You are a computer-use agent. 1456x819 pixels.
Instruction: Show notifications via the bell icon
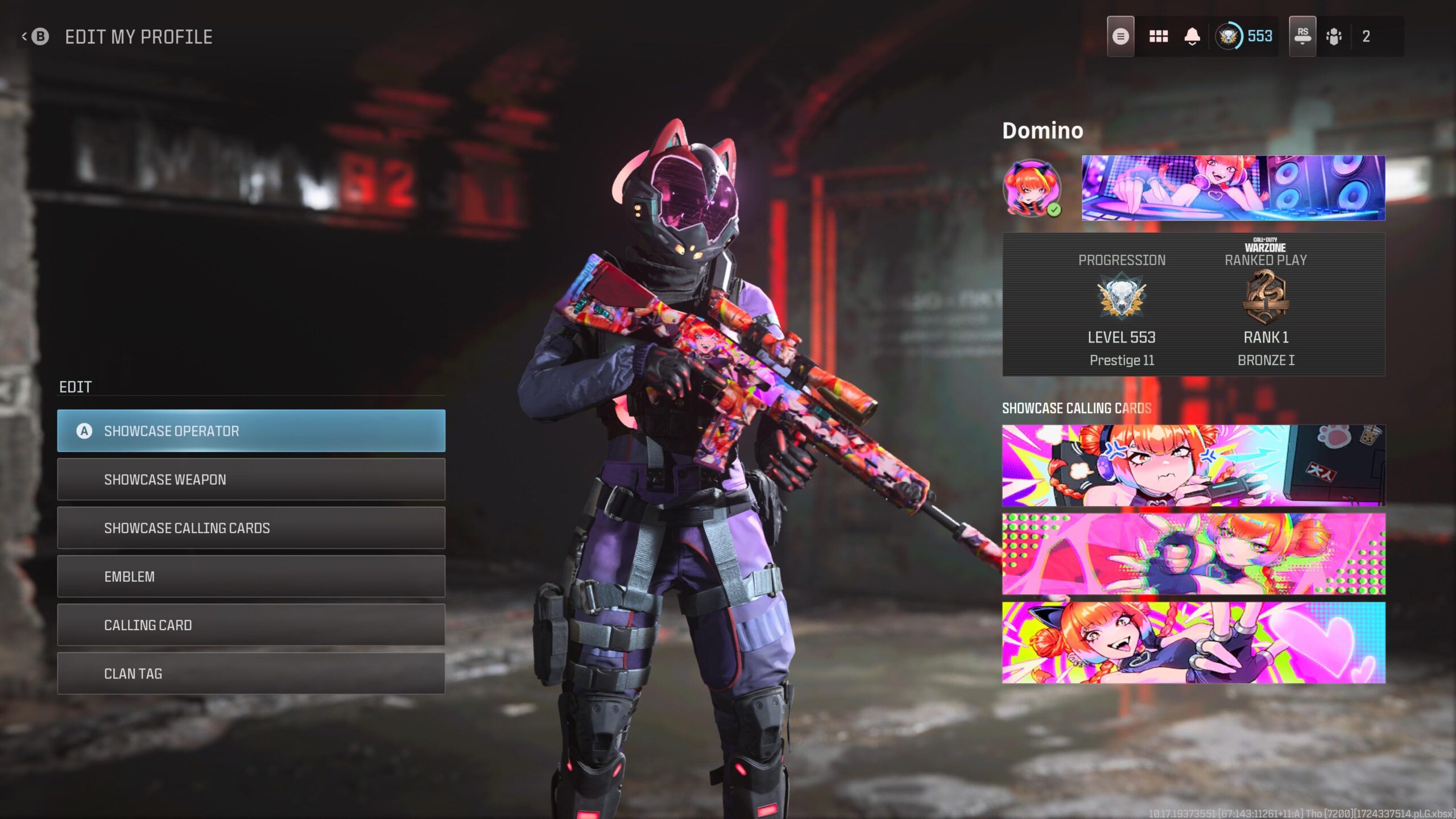(x=1192, y=37)
